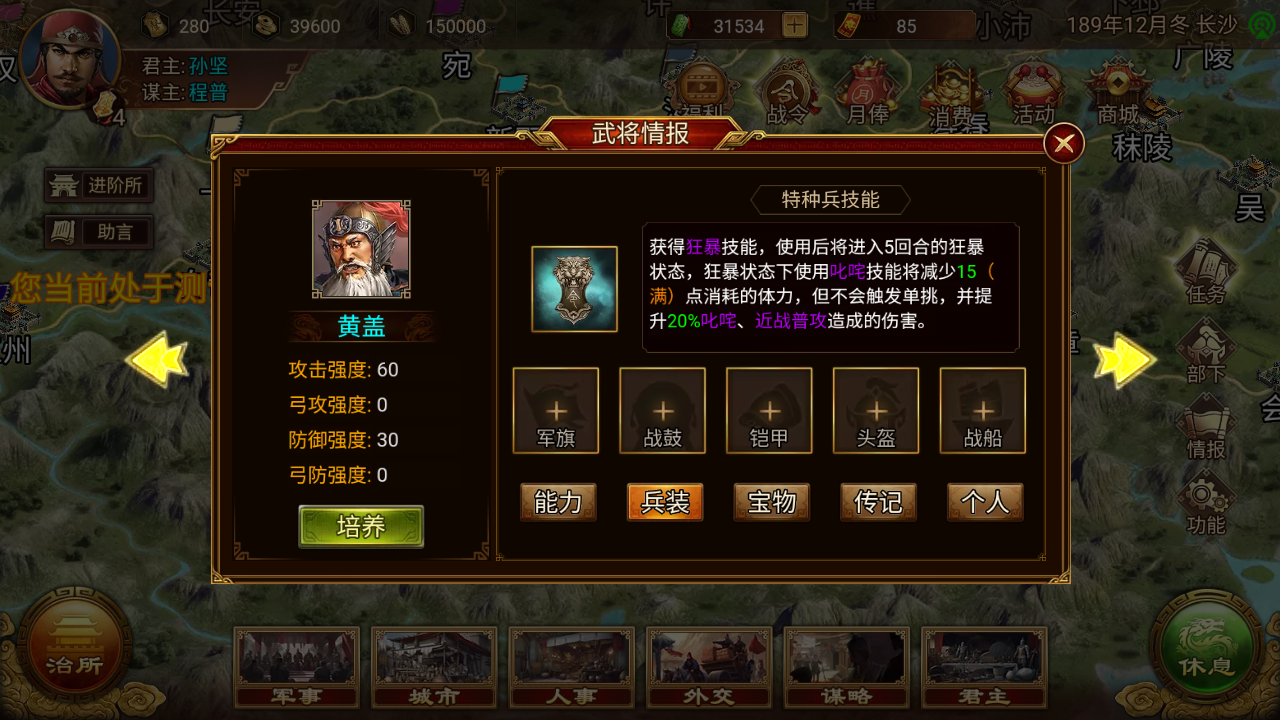The height and width of the screenshot is (720, 1280).
Task: Open the 军事 menu at the bottom
Action: click(296, 667)
